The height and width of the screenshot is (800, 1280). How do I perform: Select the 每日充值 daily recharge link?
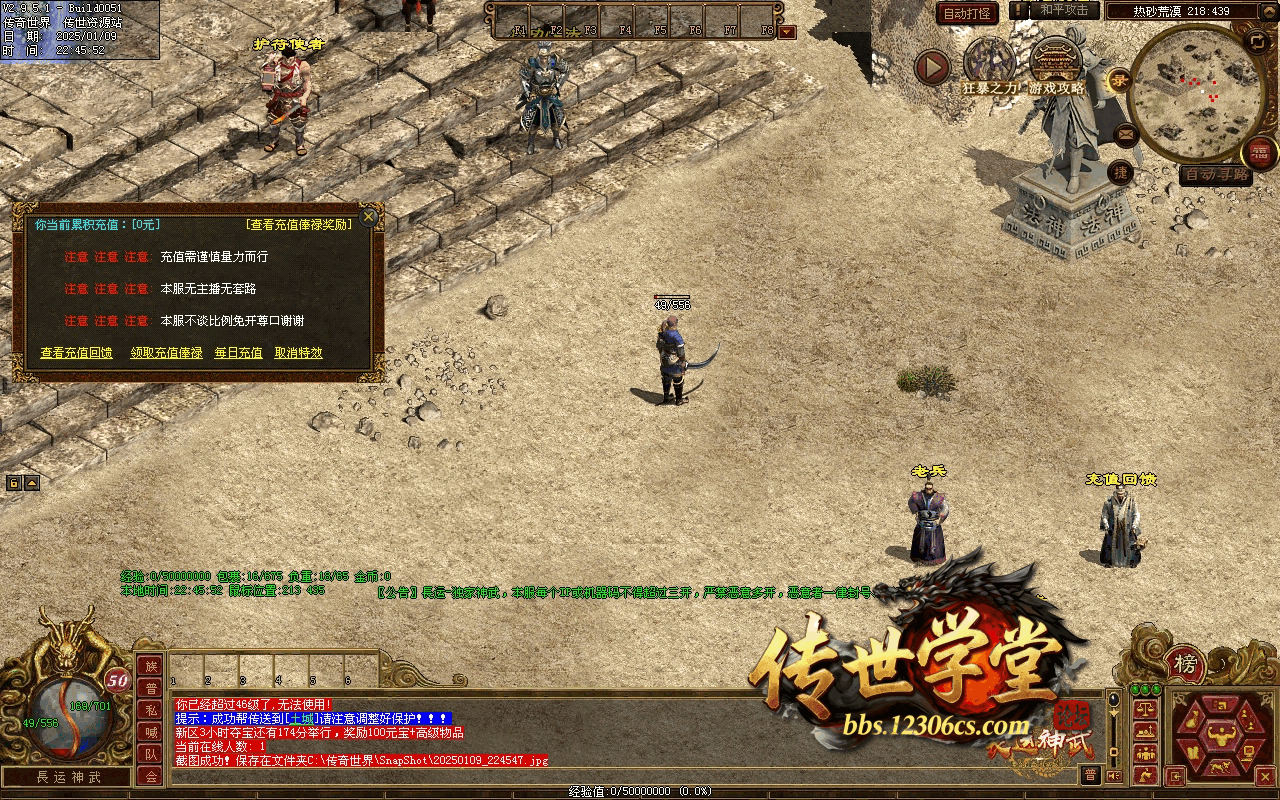238,353
